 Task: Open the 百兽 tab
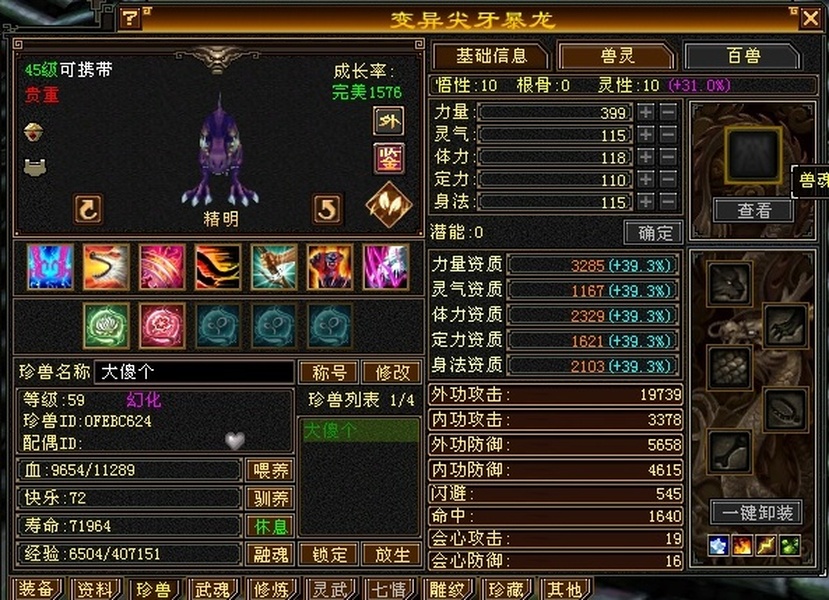(742, 56)
